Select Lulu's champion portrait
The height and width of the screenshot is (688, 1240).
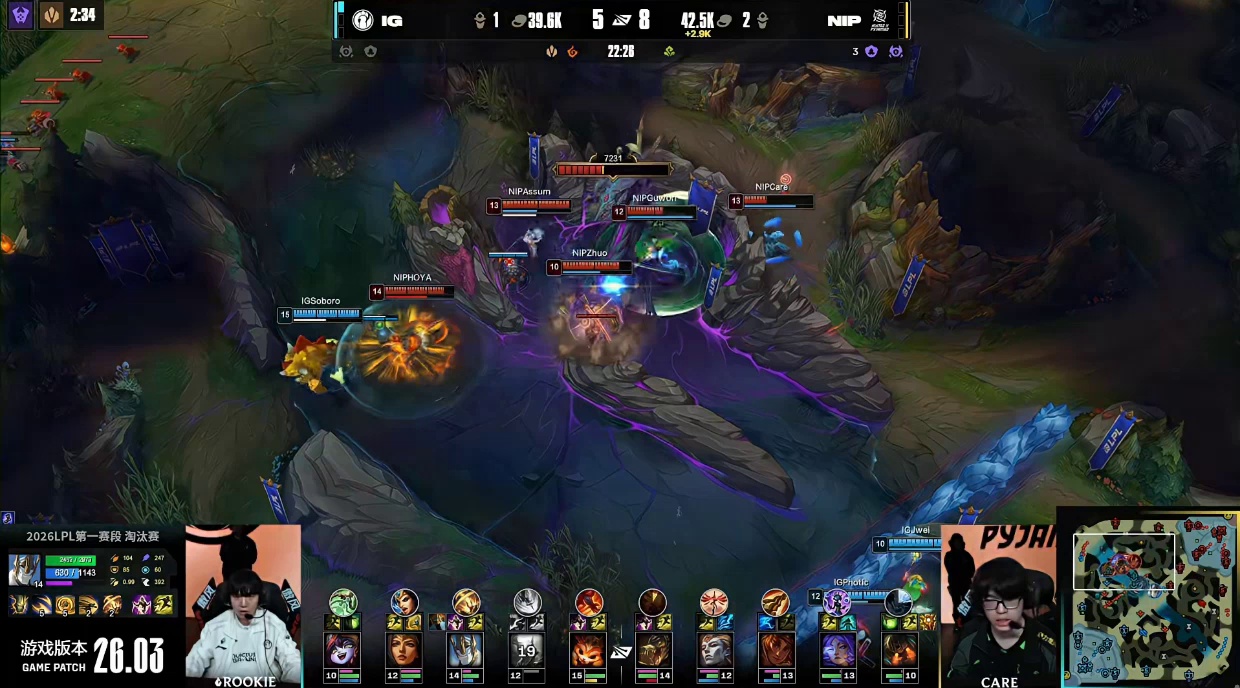[x=342, y=650]
